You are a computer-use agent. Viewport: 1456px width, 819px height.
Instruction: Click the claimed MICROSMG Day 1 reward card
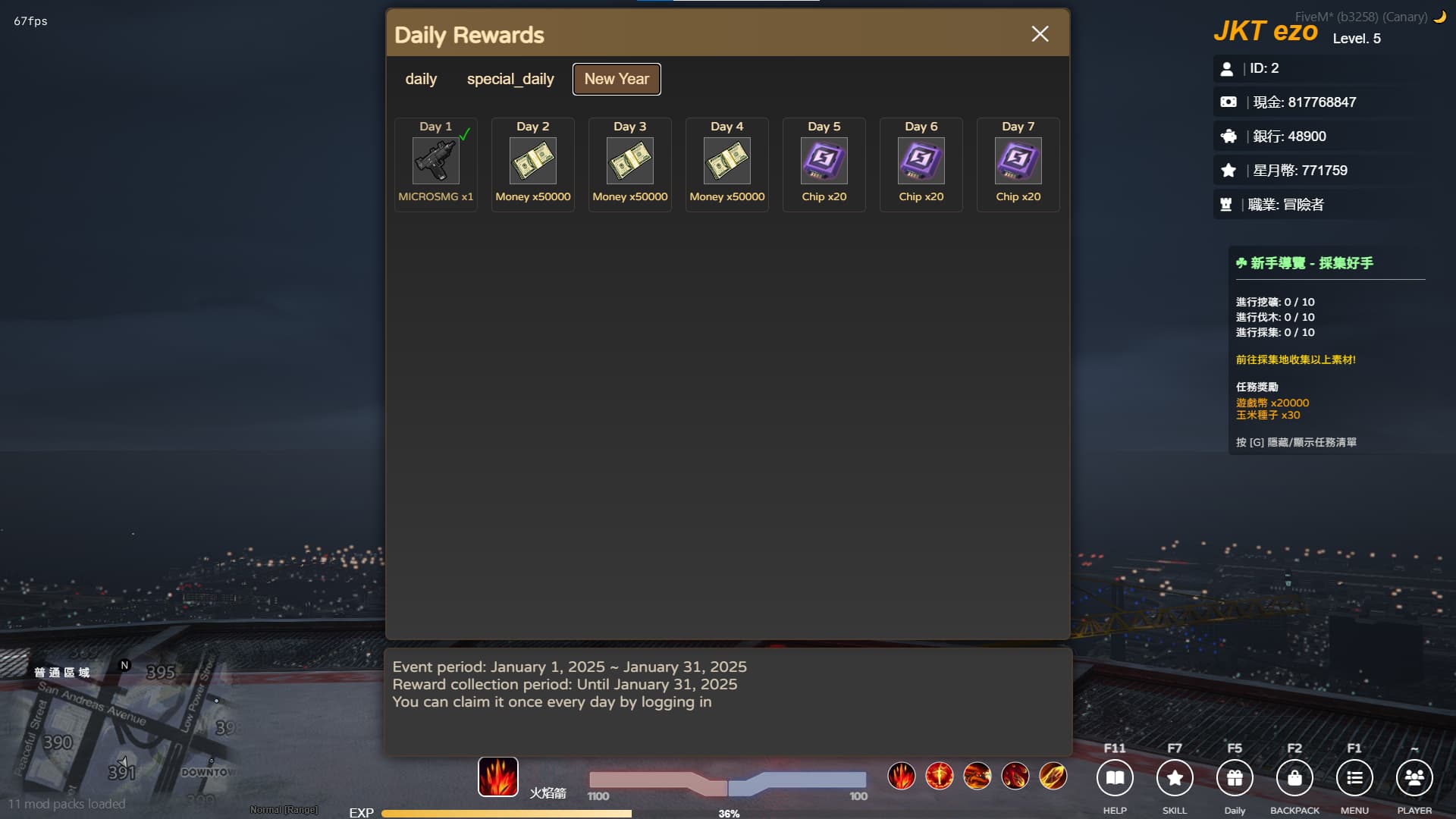coord(435,164)
